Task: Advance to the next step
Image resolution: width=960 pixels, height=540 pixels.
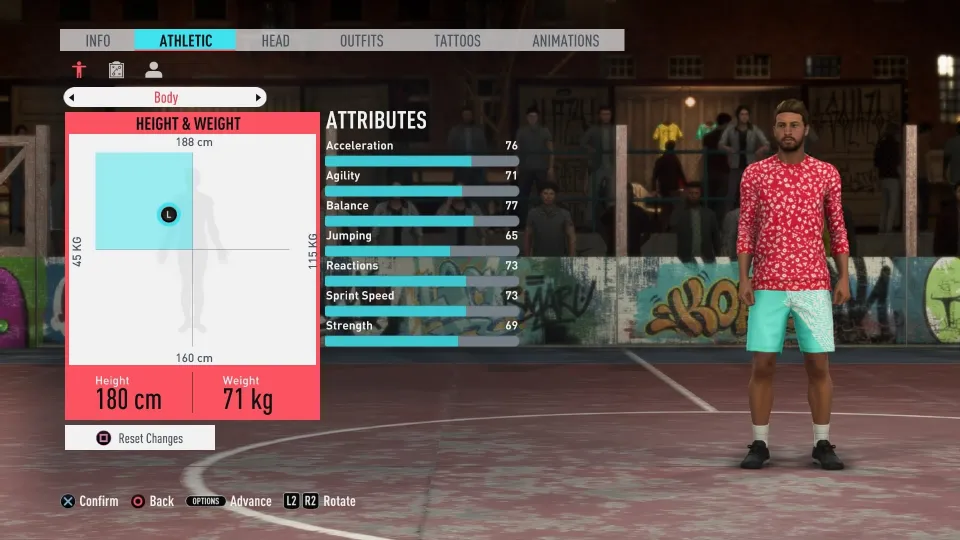Action: click(229, 501)
